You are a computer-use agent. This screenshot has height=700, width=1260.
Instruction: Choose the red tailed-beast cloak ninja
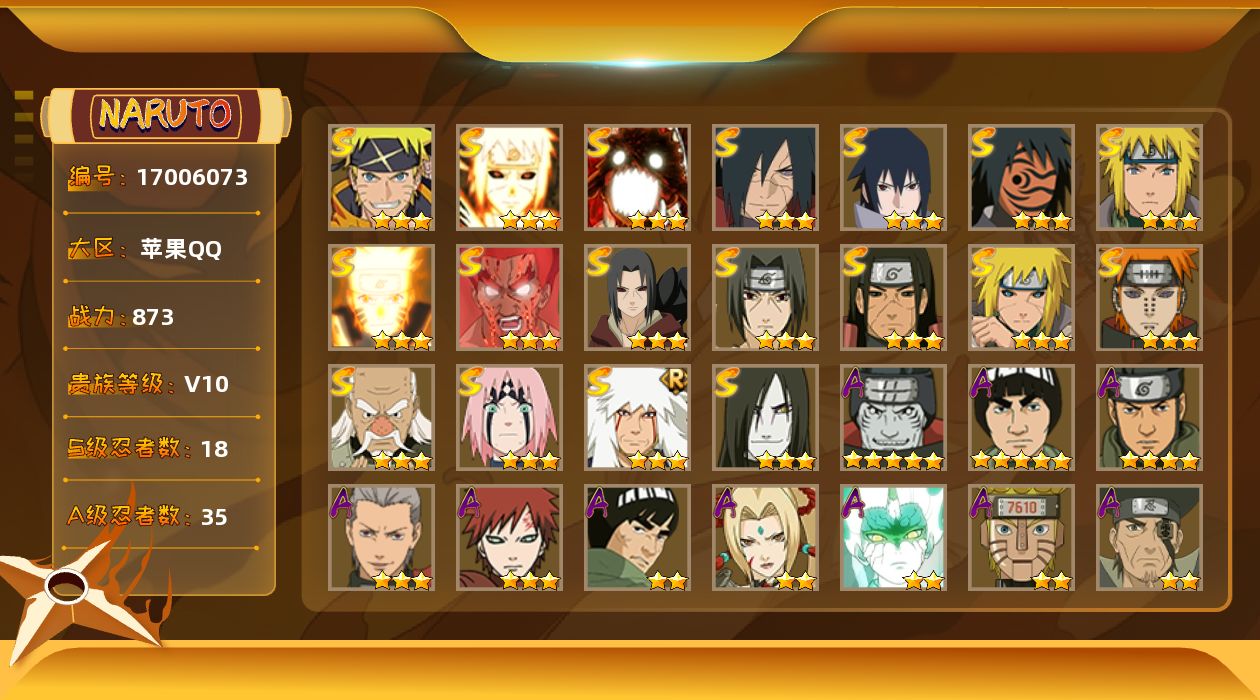637,177
